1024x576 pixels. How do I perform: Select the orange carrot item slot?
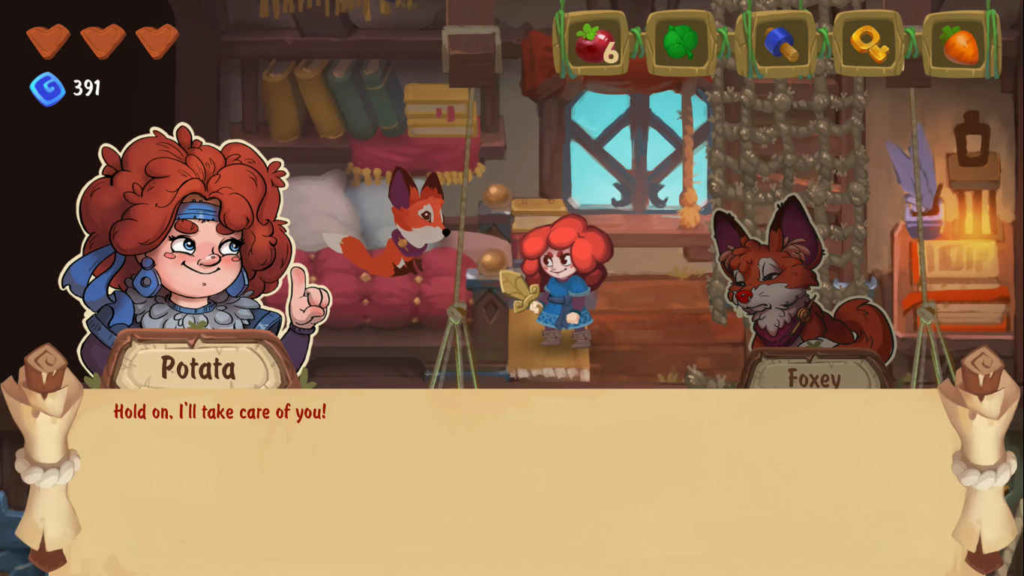(961, 44)
